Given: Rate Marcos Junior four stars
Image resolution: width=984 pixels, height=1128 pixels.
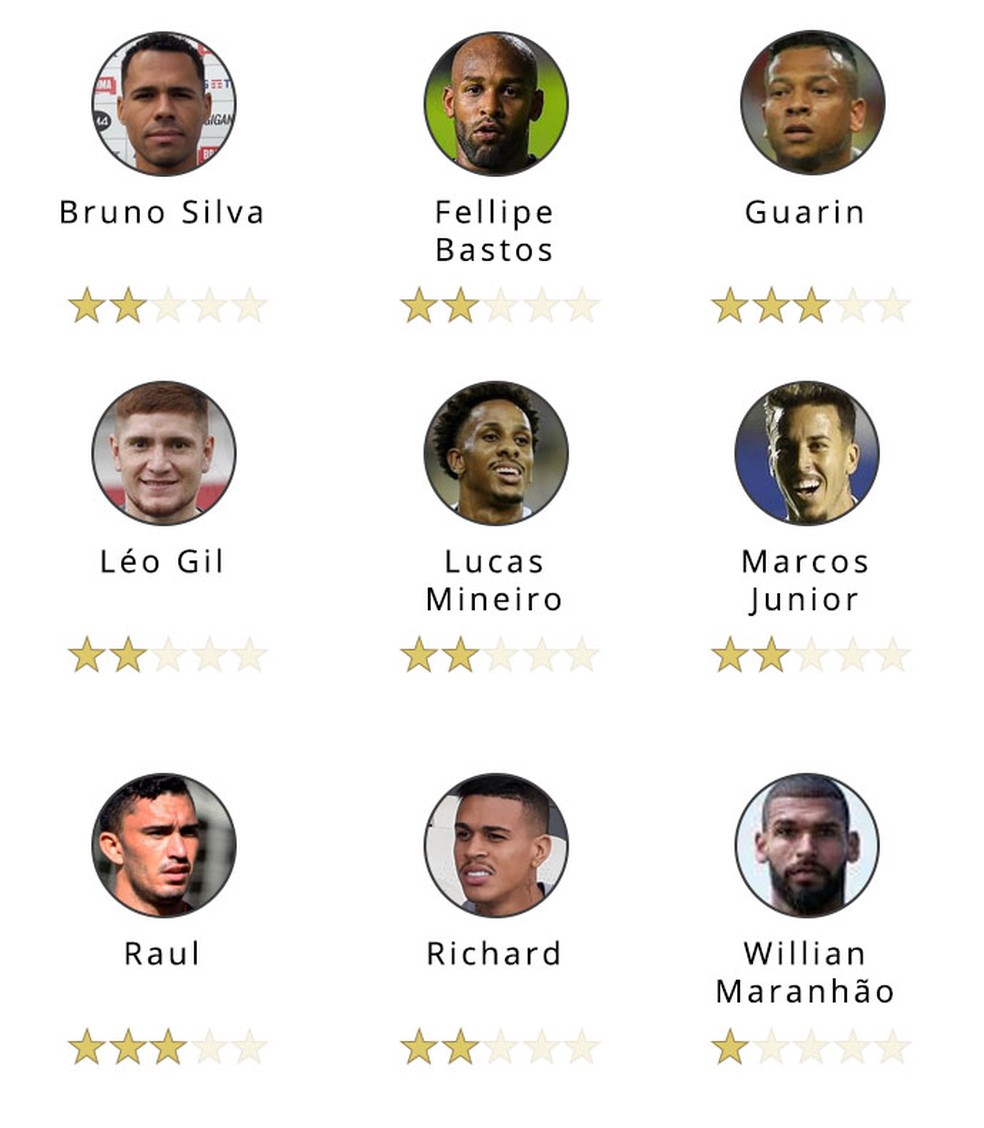Looking at the screenshot, I should pyautogui.click(x=852, y=655).
